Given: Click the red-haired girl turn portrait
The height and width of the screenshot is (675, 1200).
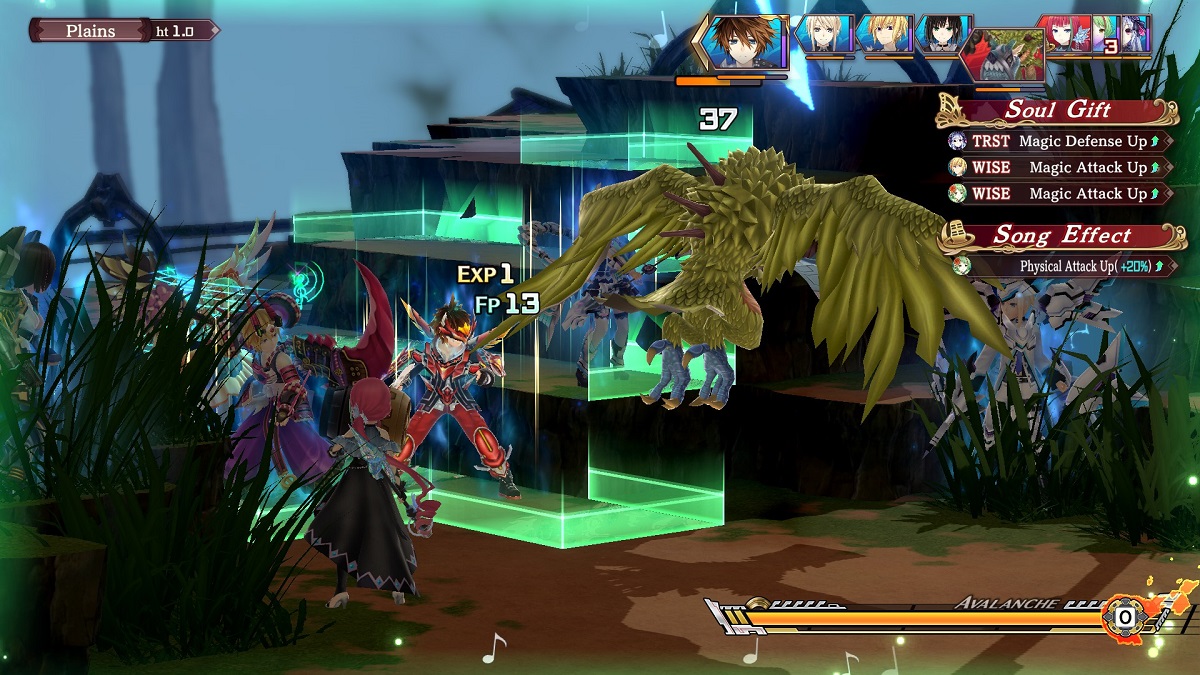Looking at the screenshot, I should tap(1063, 34).
